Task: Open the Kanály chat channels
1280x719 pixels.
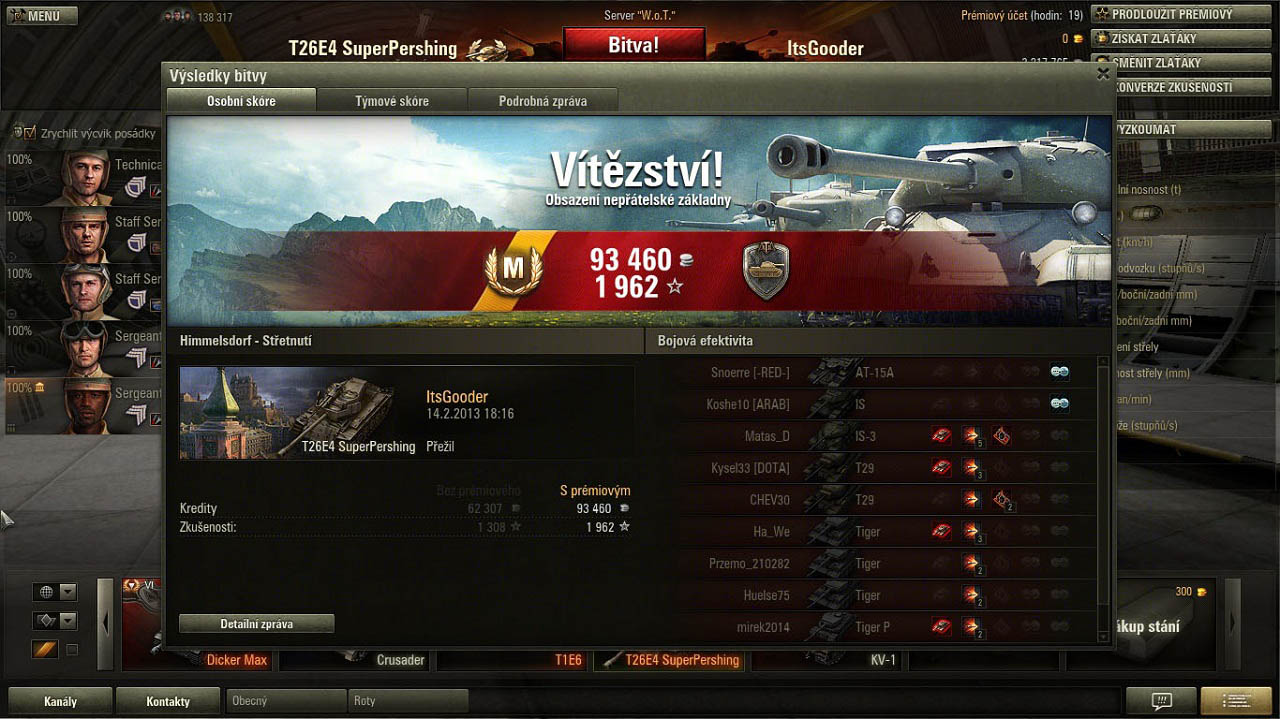Action: tap(60, 701)
